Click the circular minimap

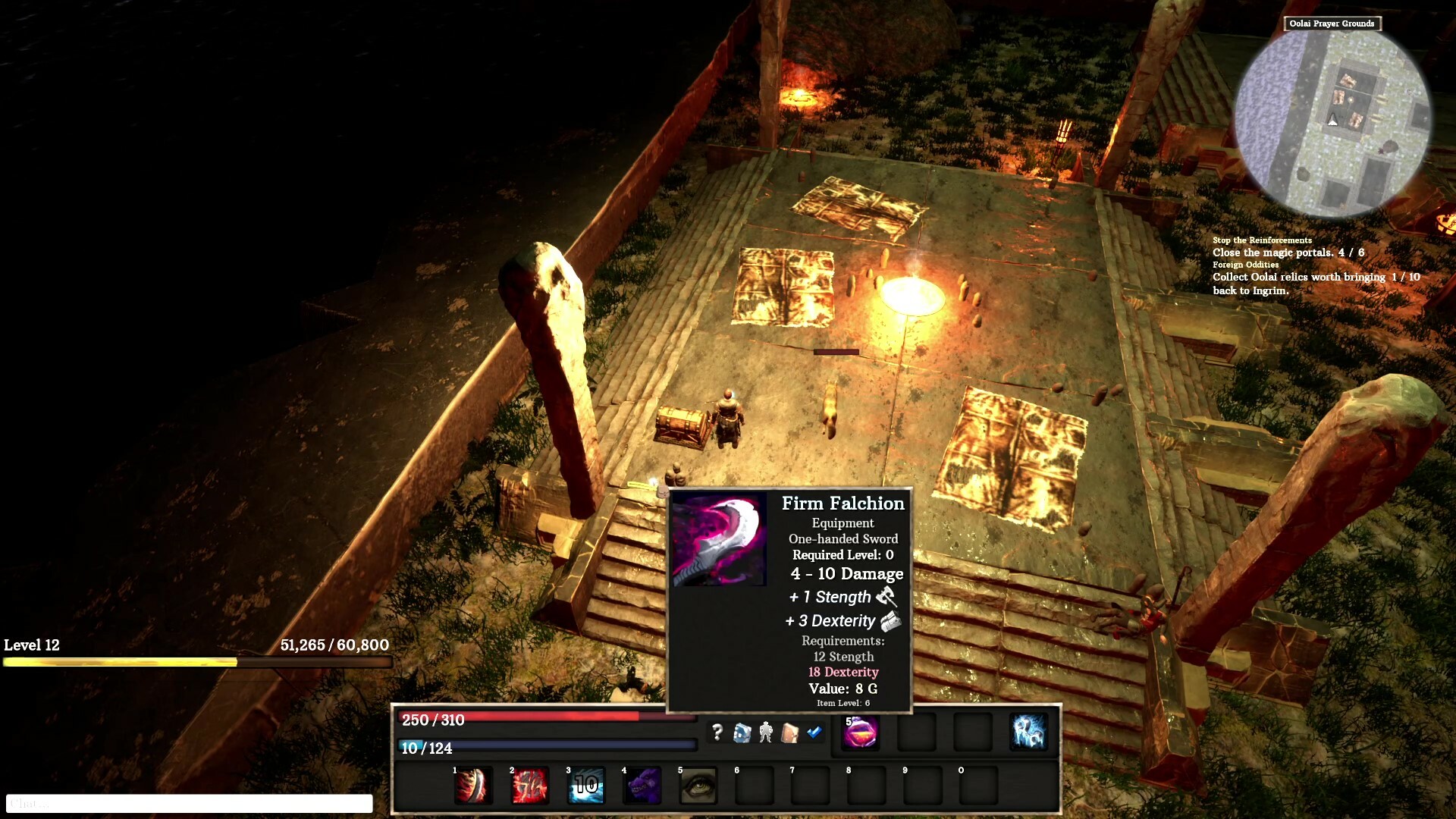click(1335, 121)
